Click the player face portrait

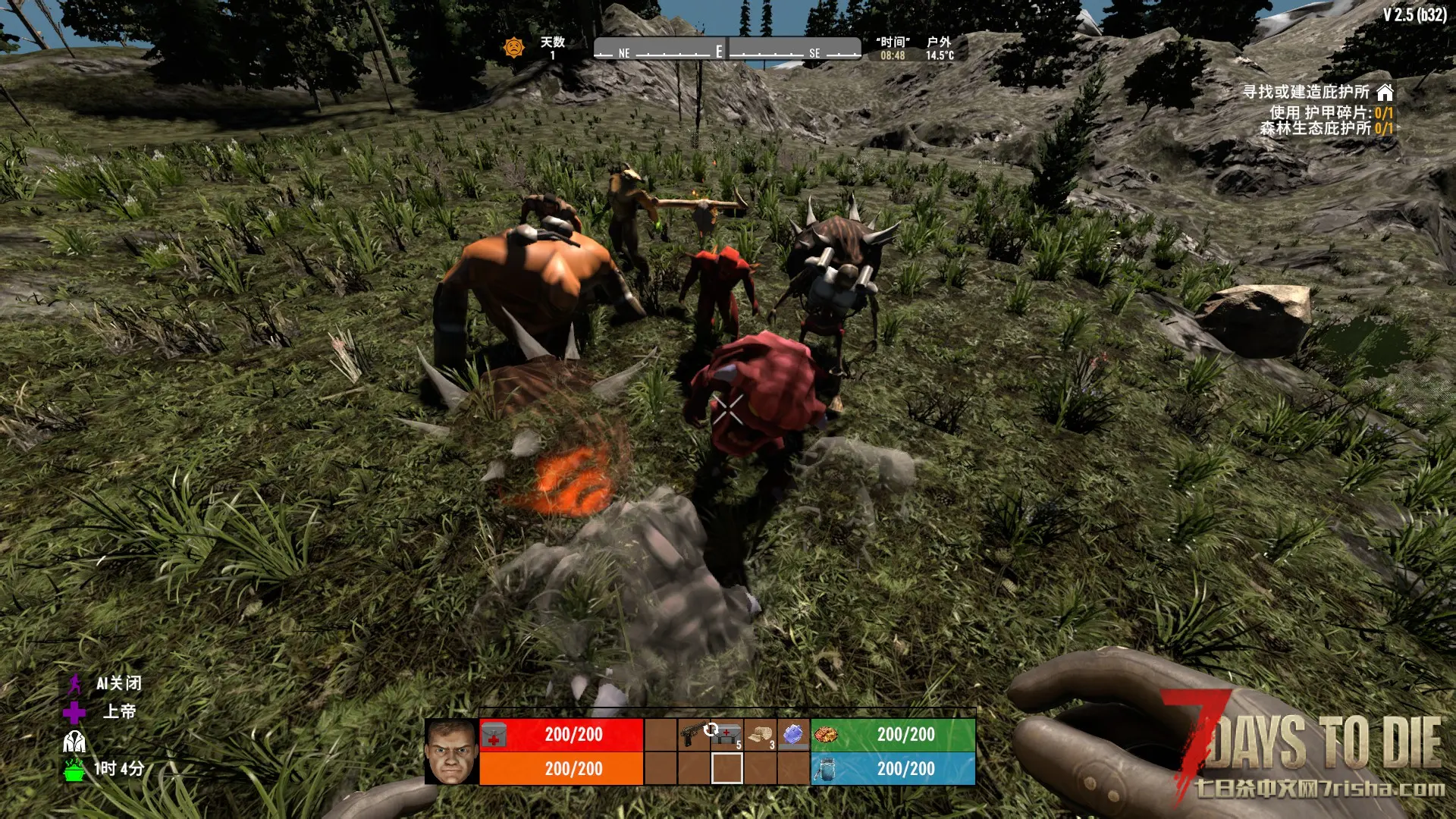tap(451, 752)
